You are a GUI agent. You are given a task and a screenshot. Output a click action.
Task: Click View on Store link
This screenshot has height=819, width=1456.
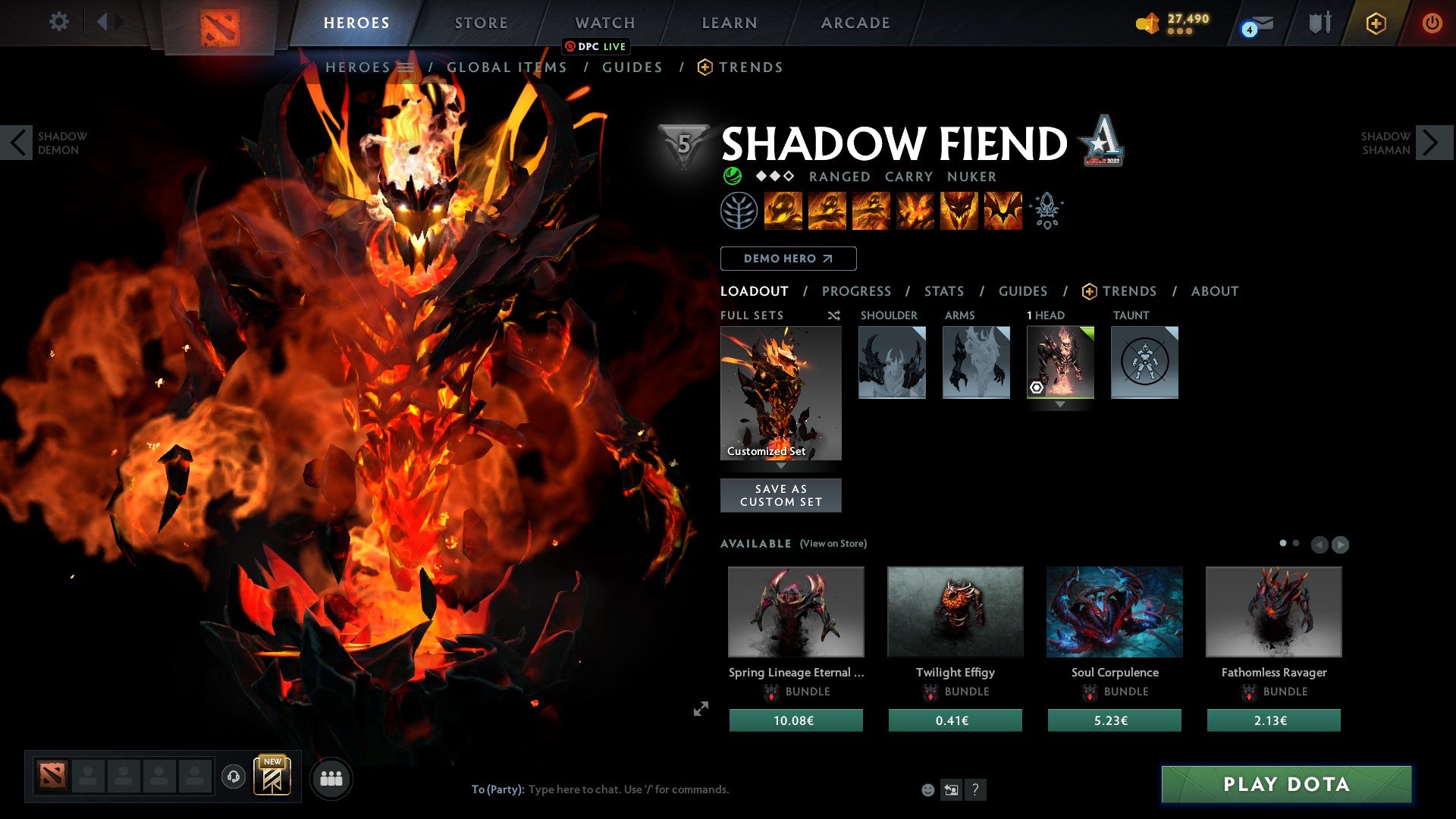(x=834, y=544)
